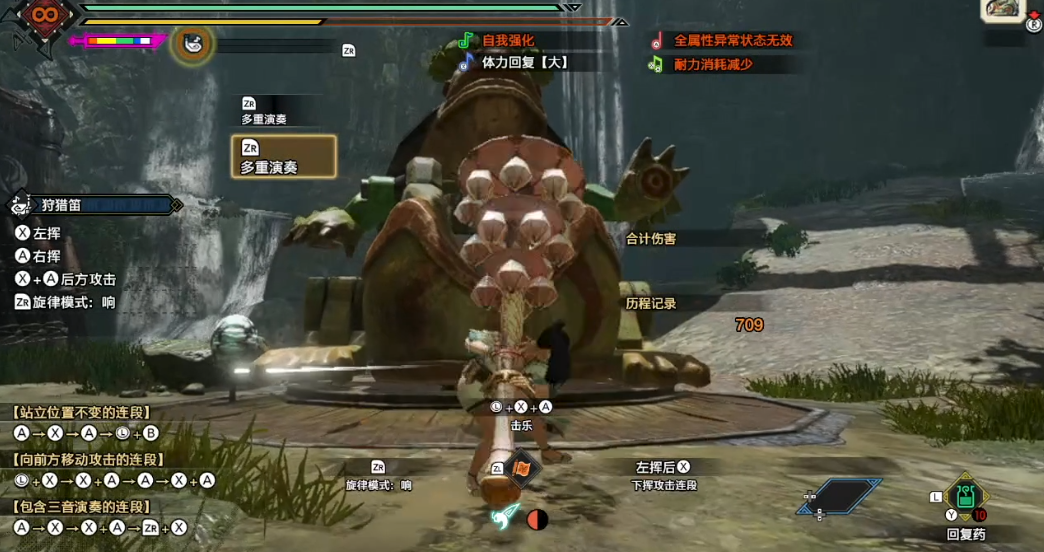This screenshot has height=552, width=1044.
Task: Click the 自我强化 melody effect entry
Action: point(508,41)
